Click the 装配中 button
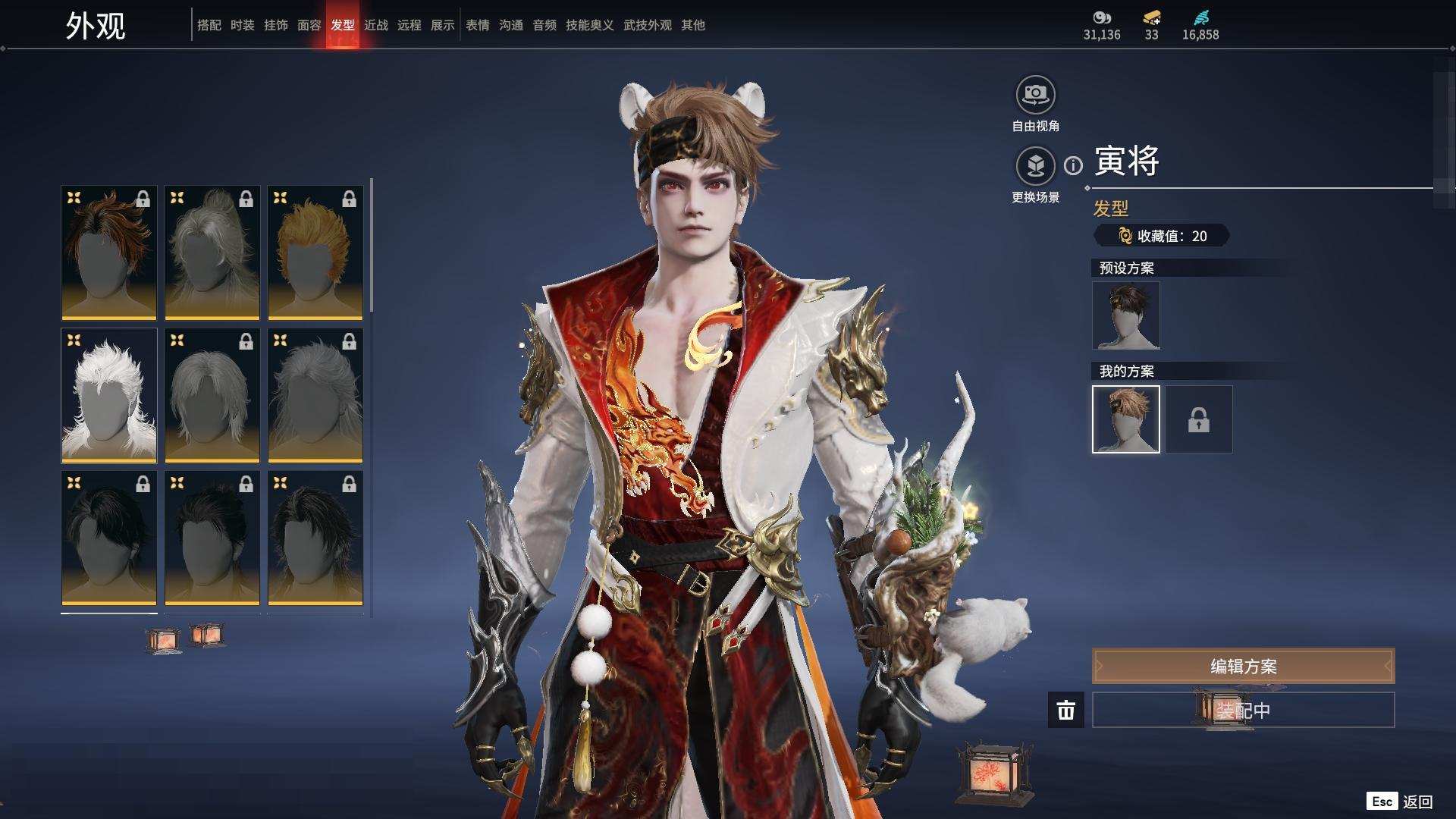The height and width of the screenshot is (819, 1456). pos(1243,710)
